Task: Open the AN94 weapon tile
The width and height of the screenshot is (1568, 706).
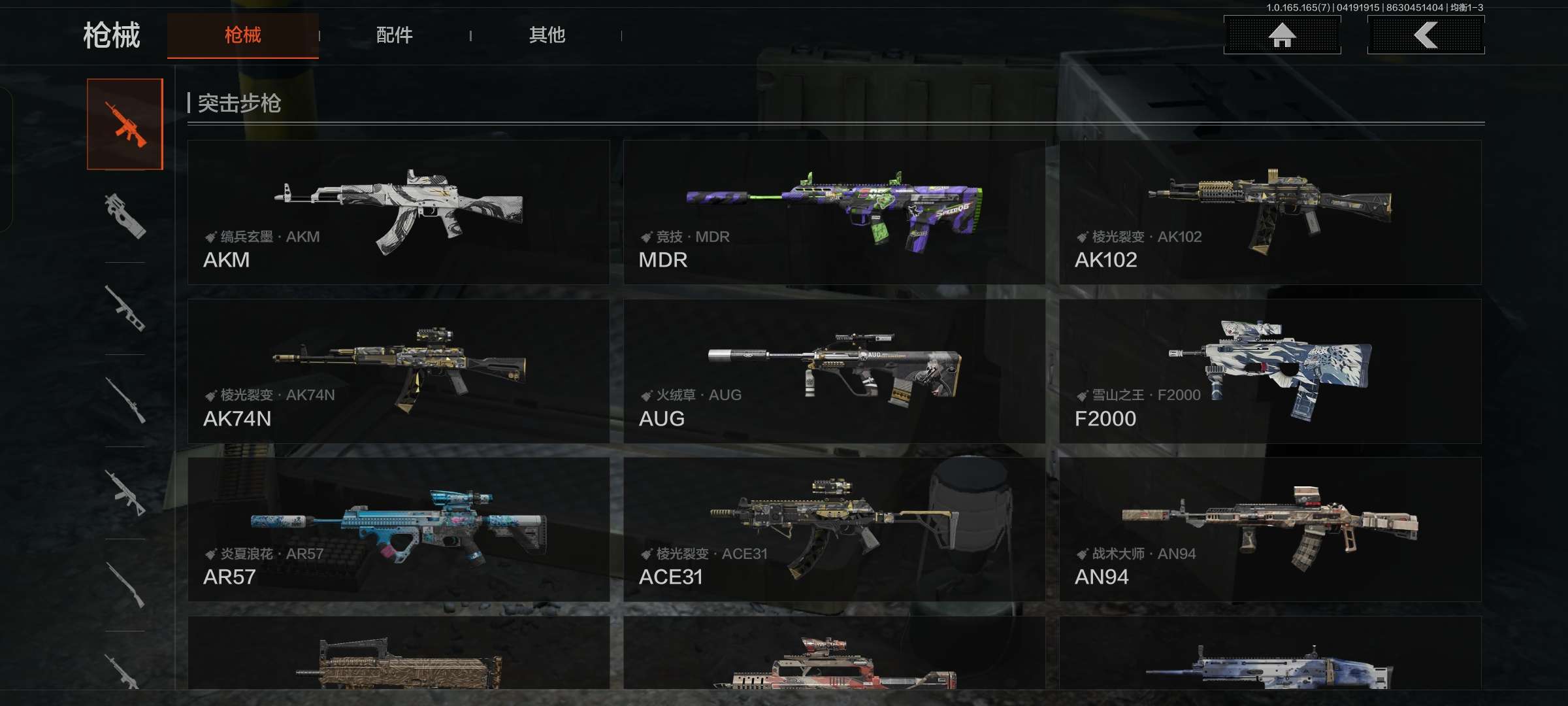Action: tap(1269, 529)
